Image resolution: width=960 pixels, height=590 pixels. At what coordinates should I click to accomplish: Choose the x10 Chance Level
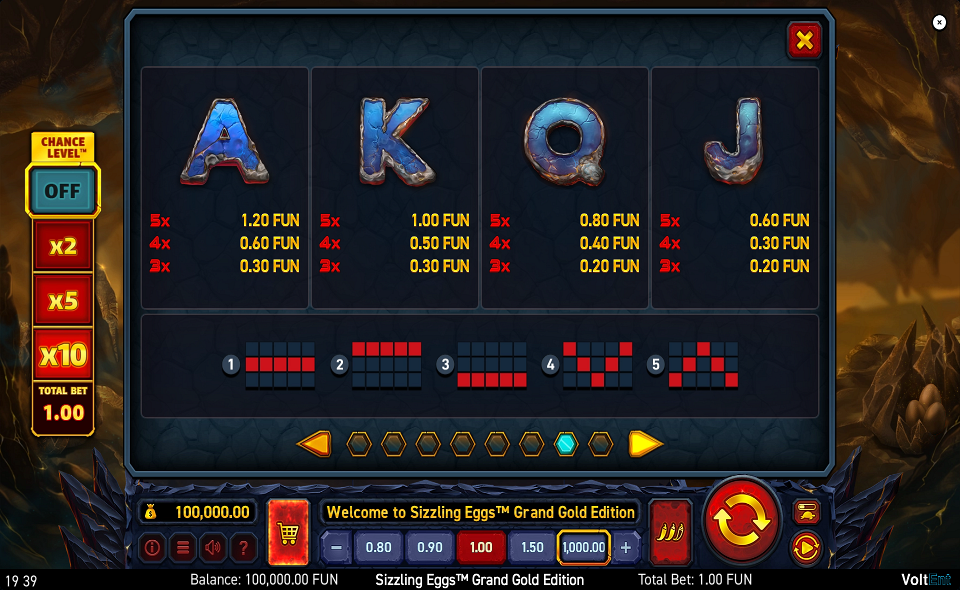(x=63, y=353)
